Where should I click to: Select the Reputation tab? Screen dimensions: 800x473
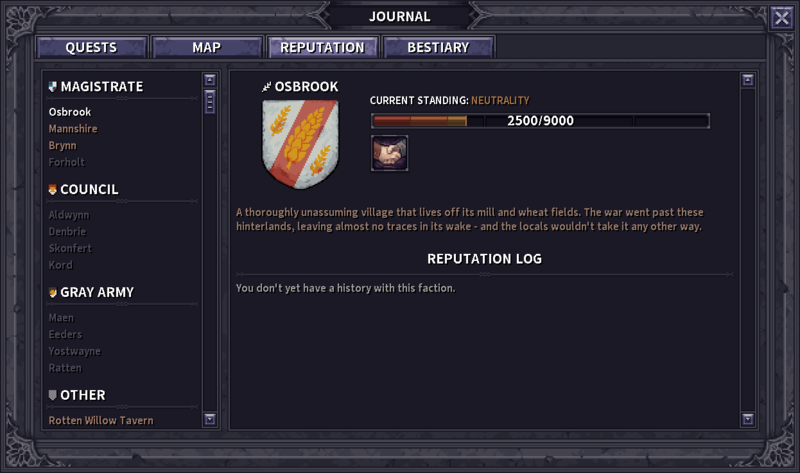click(322, 47)
